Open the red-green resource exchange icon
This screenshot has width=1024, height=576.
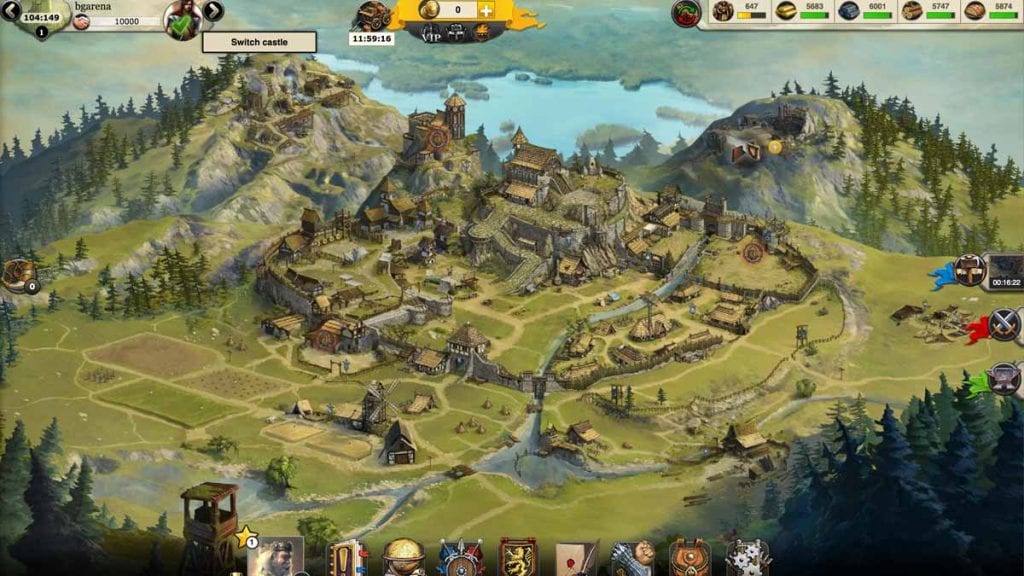[685, 13]
